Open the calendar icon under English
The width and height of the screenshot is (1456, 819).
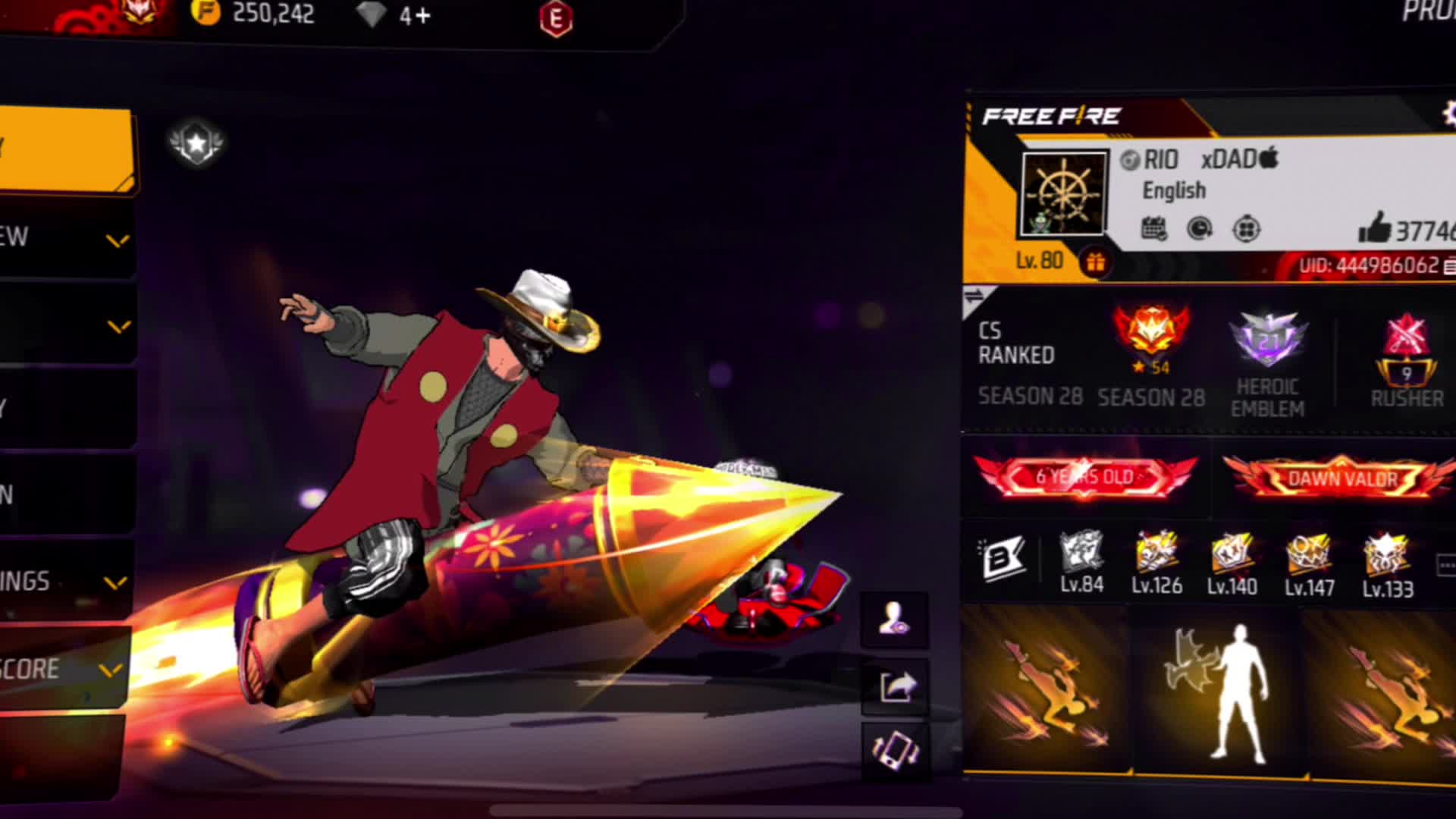[x=1153, y=228]
